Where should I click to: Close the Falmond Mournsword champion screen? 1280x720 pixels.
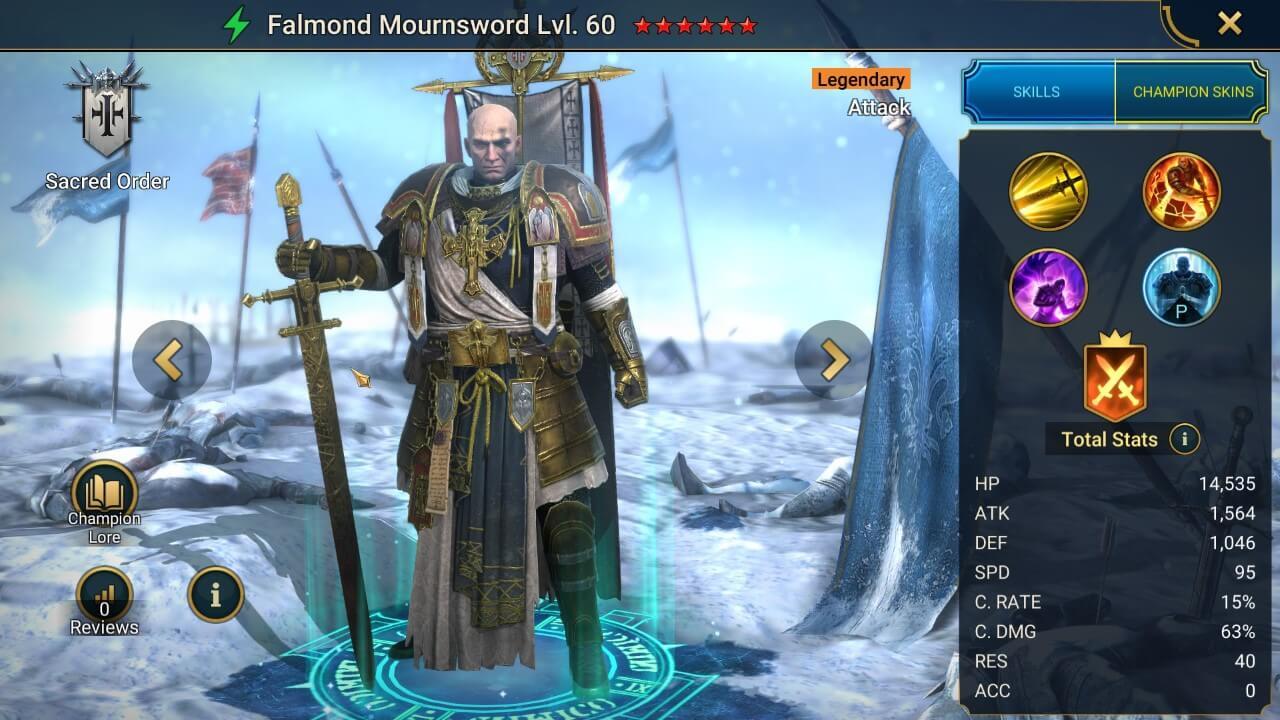[1232, 24]
